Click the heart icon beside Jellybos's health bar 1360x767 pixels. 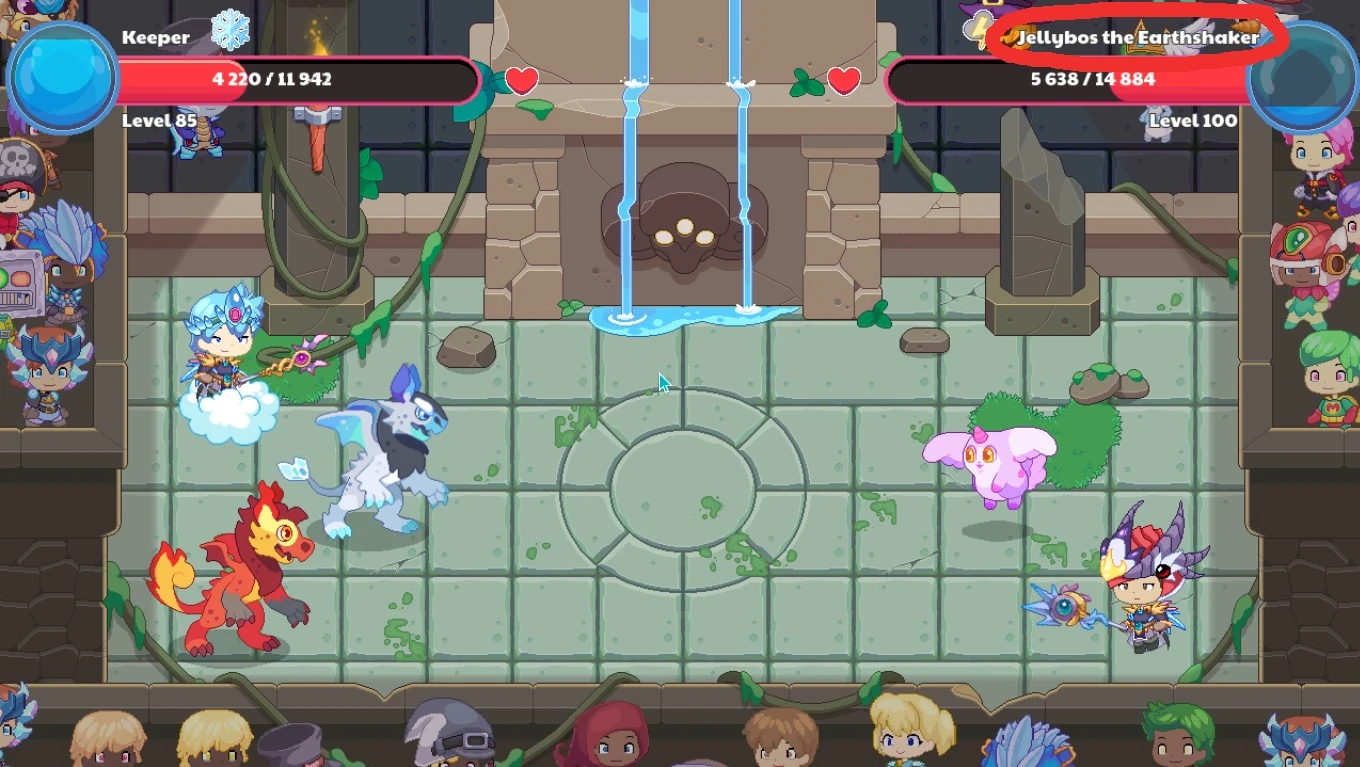[x=843, y=82]
